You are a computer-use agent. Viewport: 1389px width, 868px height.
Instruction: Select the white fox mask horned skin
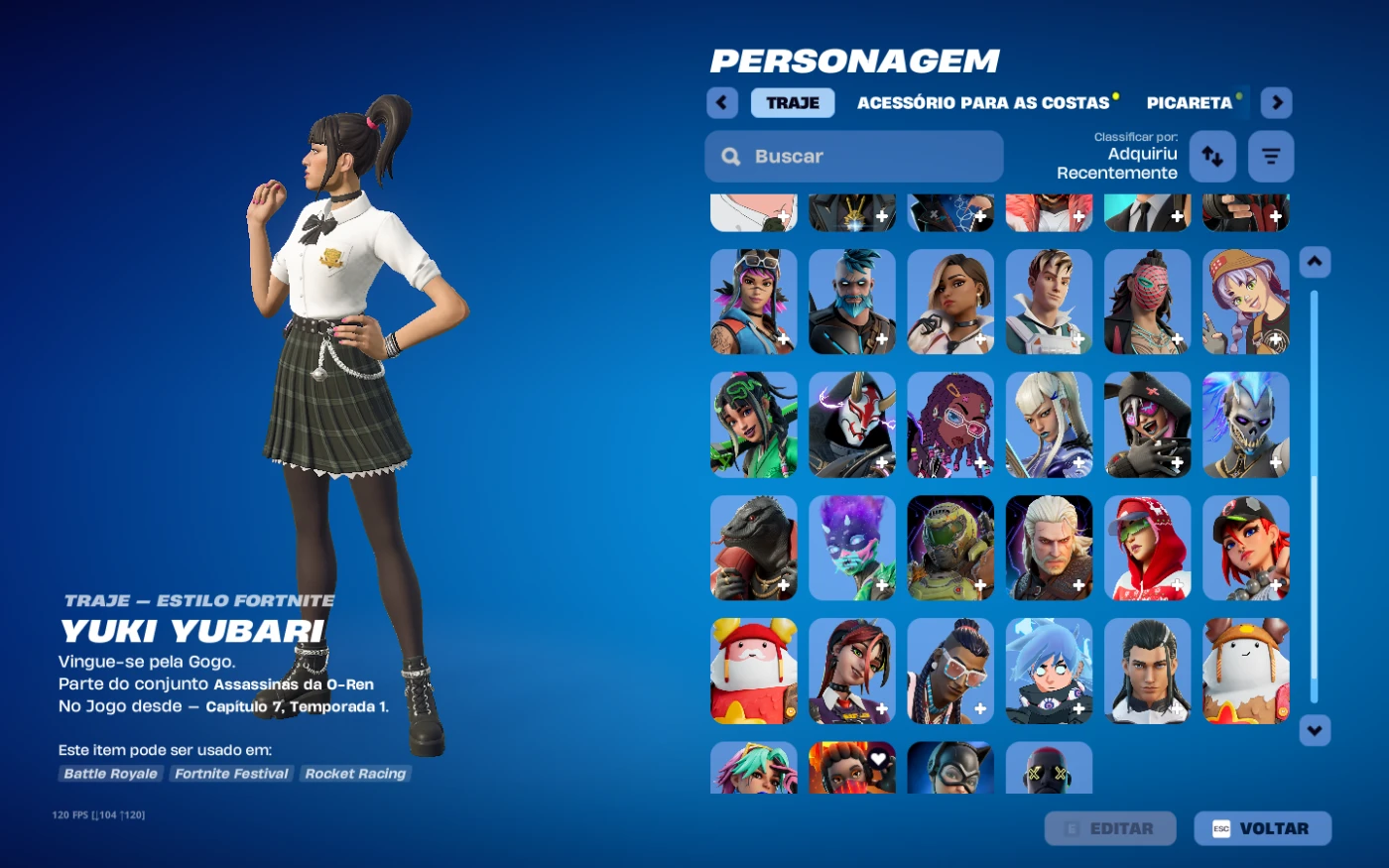click(852, 426)
